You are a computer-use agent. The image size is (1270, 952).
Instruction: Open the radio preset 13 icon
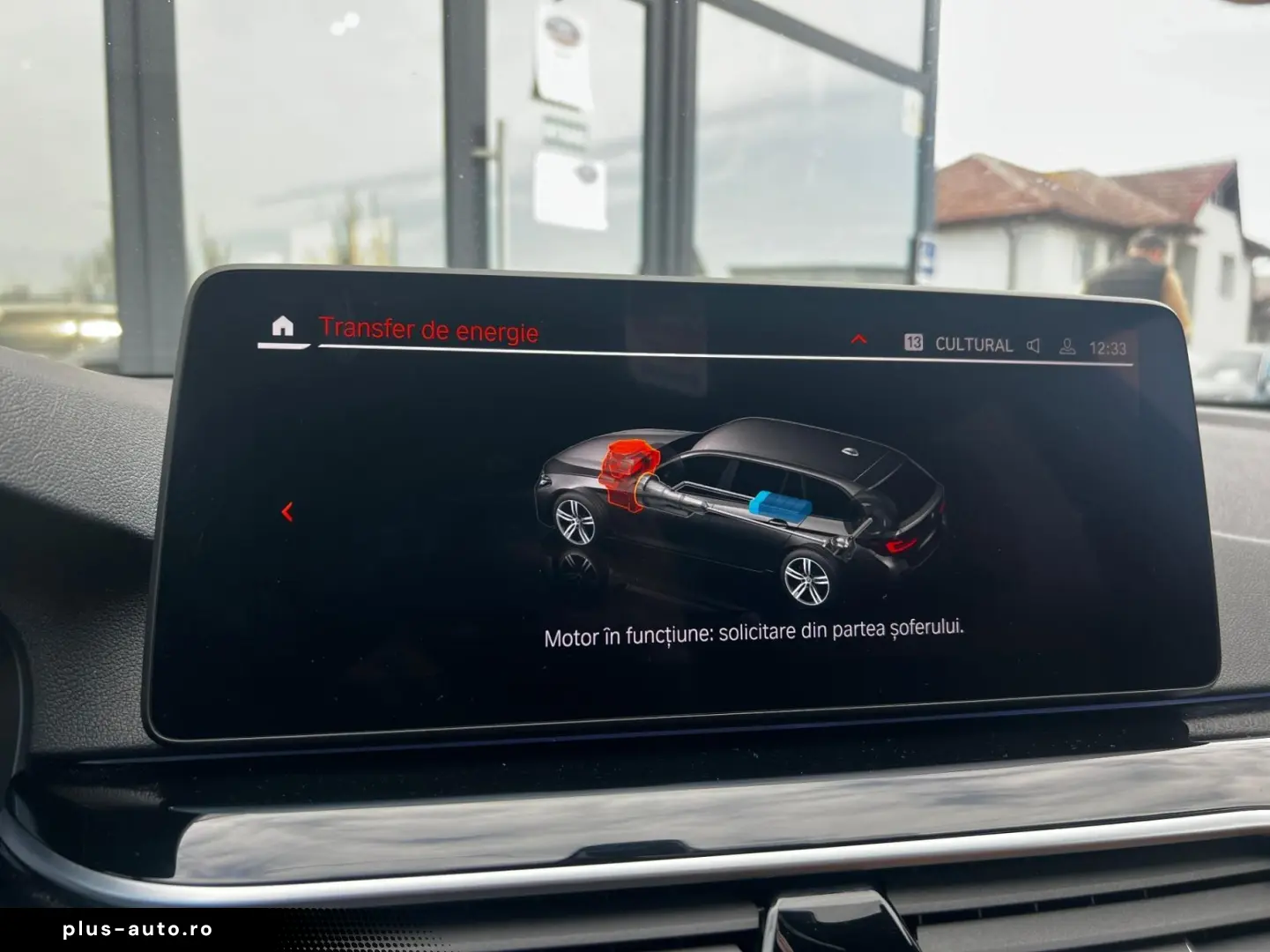tap(915, 344)
